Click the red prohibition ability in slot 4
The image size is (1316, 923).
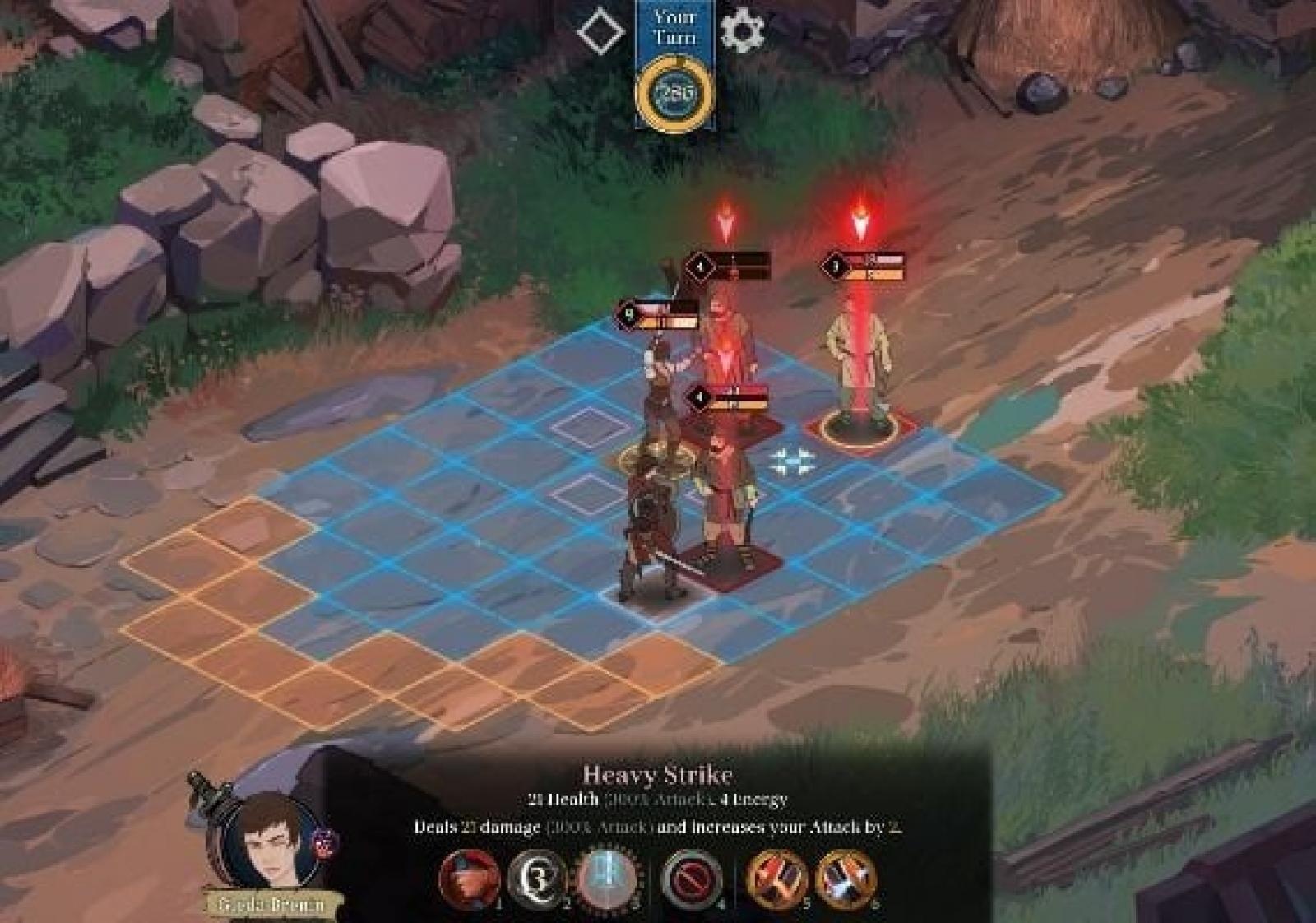click(x=692, y=879)
